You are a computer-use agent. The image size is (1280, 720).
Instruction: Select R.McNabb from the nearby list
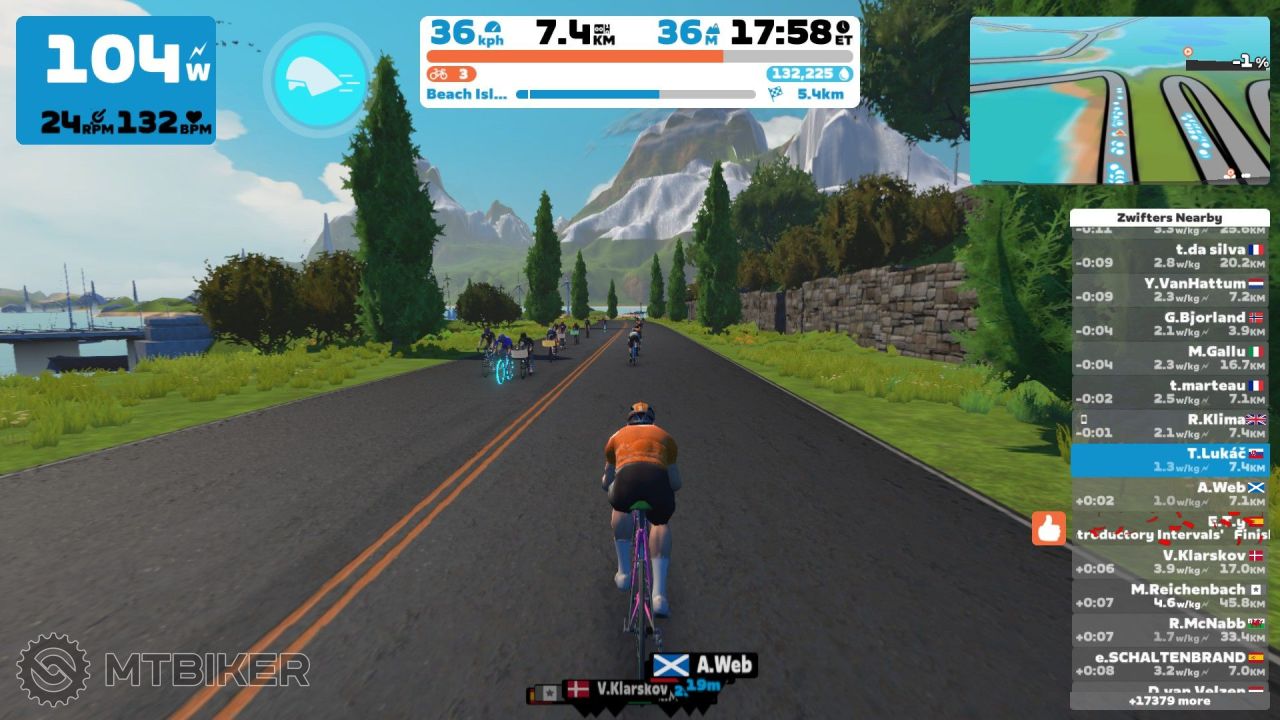click(x=1170, y=630)
